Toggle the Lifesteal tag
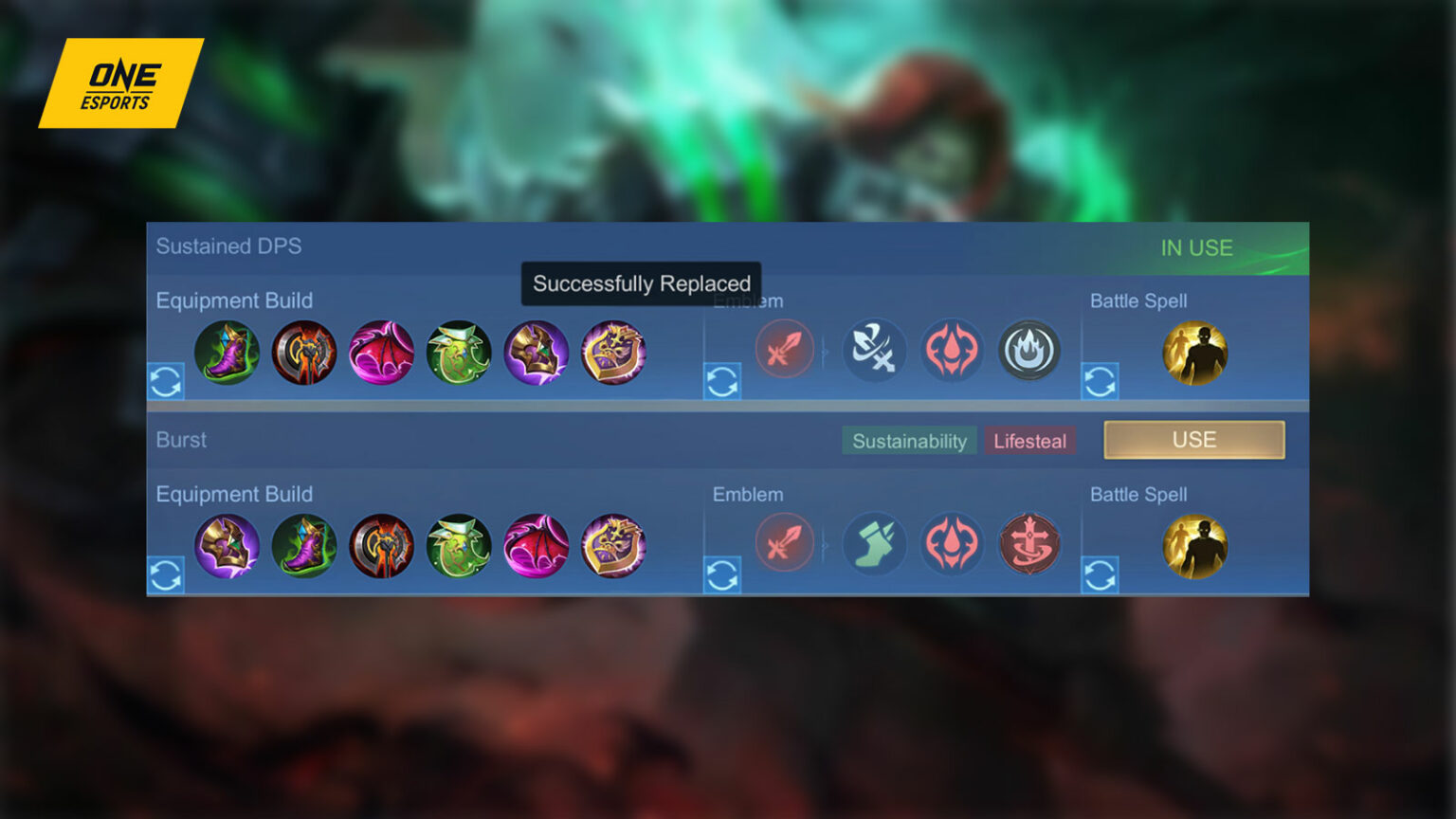This screenshot has height=819, width=1456. [x=1029, y=440]
